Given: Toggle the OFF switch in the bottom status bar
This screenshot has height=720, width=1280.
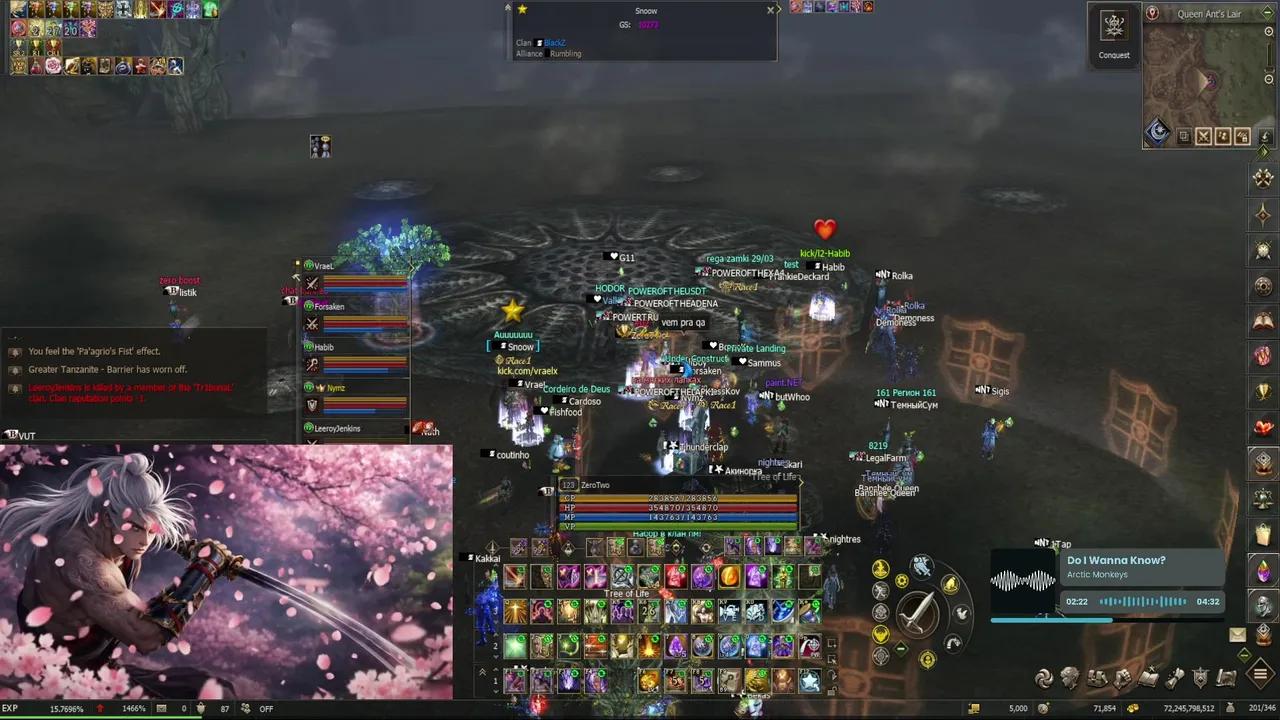Looking at the screenshot, I should [x=265, y=708].
